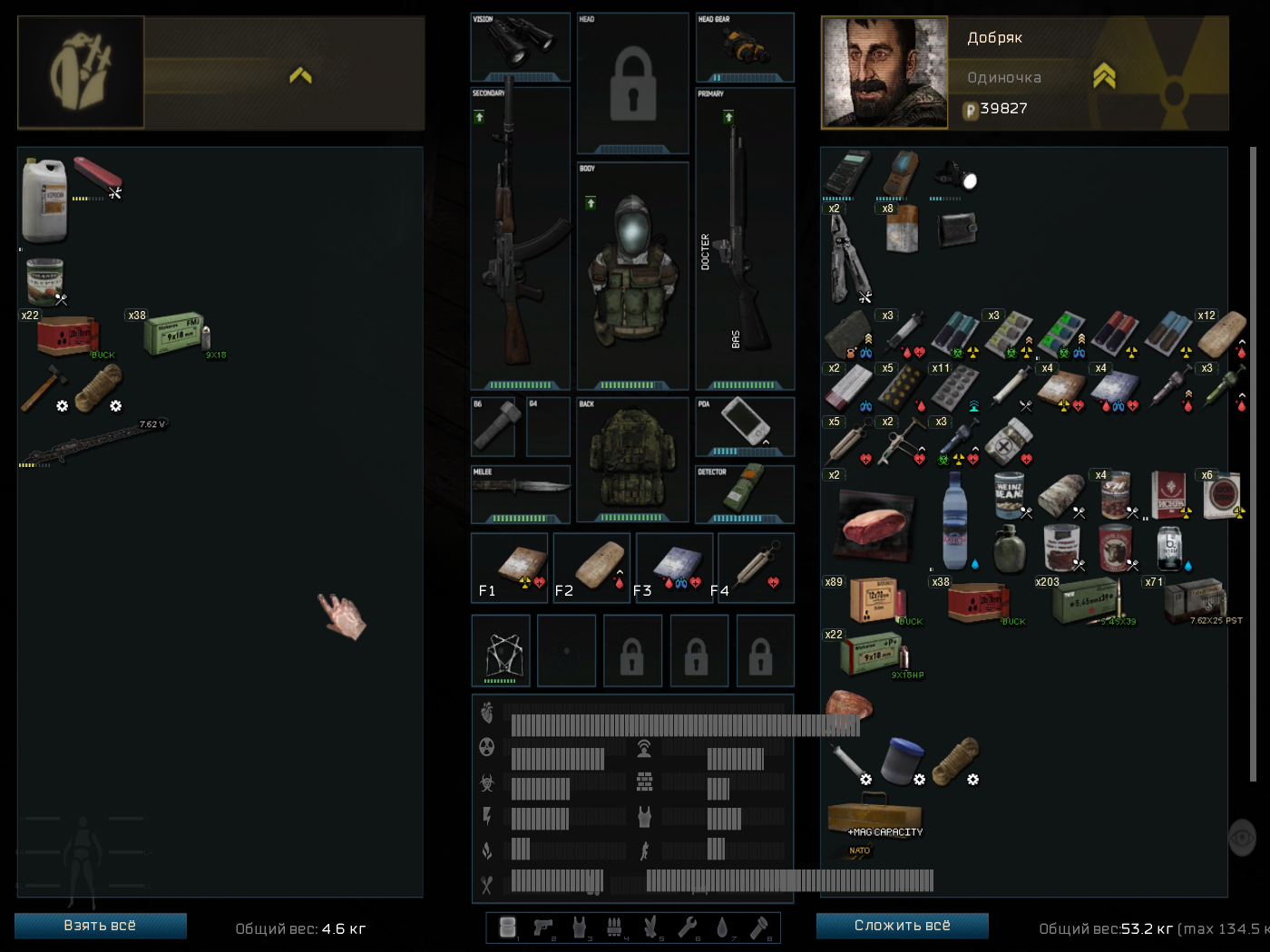1270x952 pixels.
Task: Pick the hammer in the loot container
Action: tap(43, 389)
